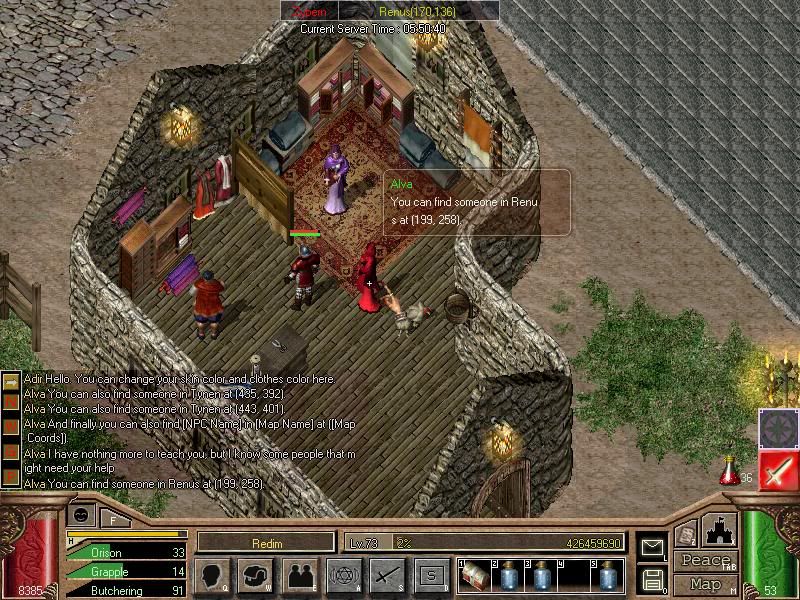Open the sword skills panel
This screenshot has height=600, width=800.
pos(387,575)
